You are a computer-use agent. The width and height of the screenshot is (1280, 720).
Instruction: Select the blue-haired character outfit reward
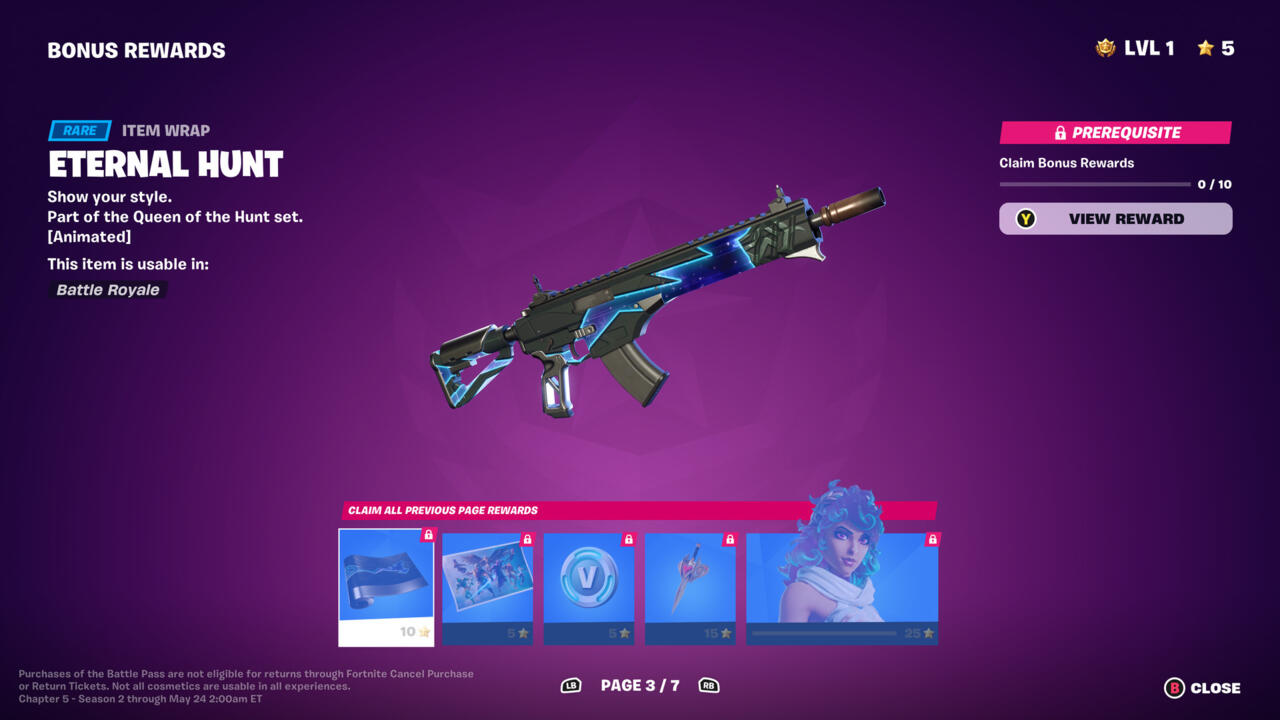click(x=842, y=588)
